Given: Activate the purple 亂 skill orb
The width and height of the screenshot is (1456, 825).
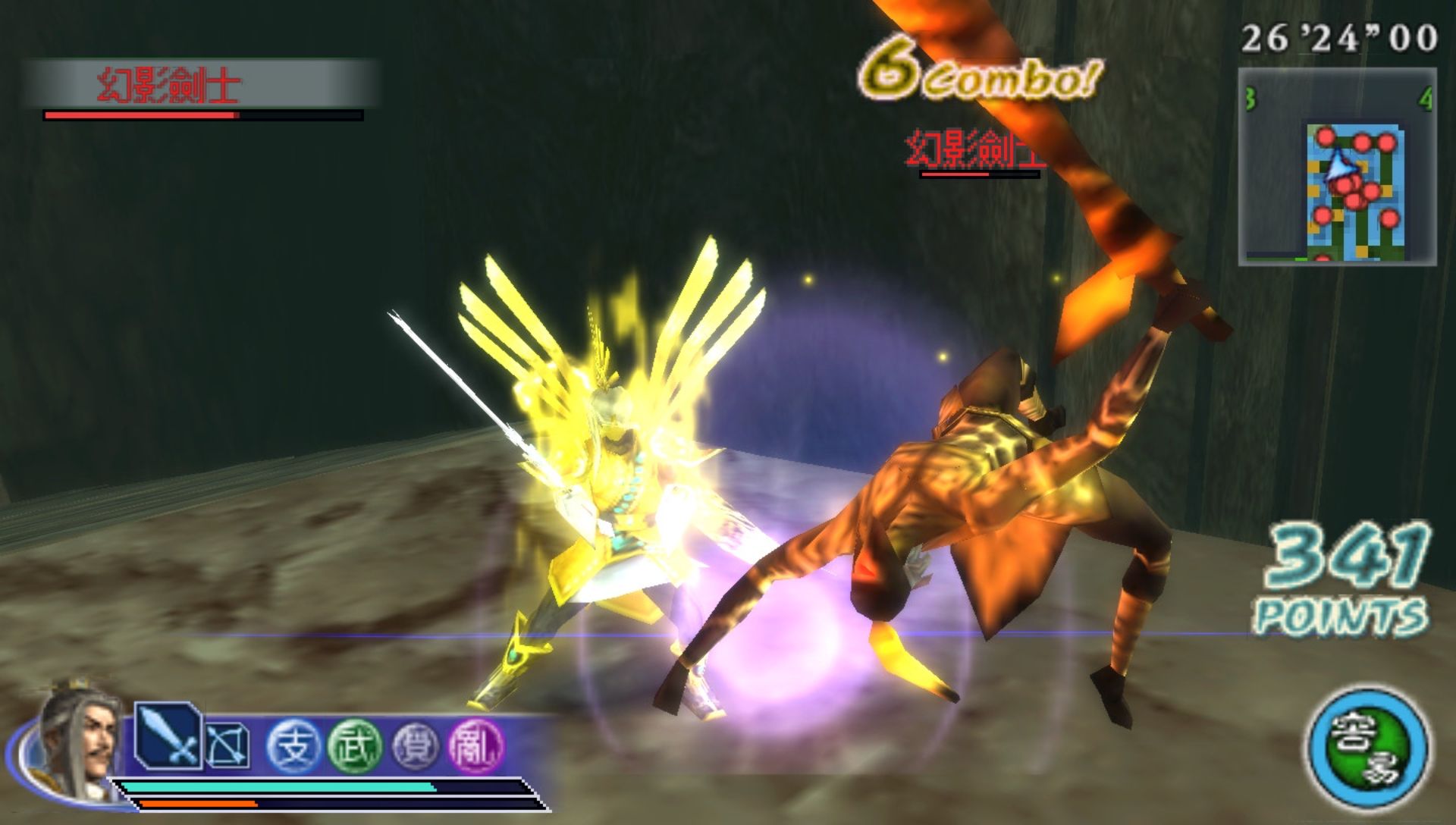Looking at the screenshot, I should (476, 745).
